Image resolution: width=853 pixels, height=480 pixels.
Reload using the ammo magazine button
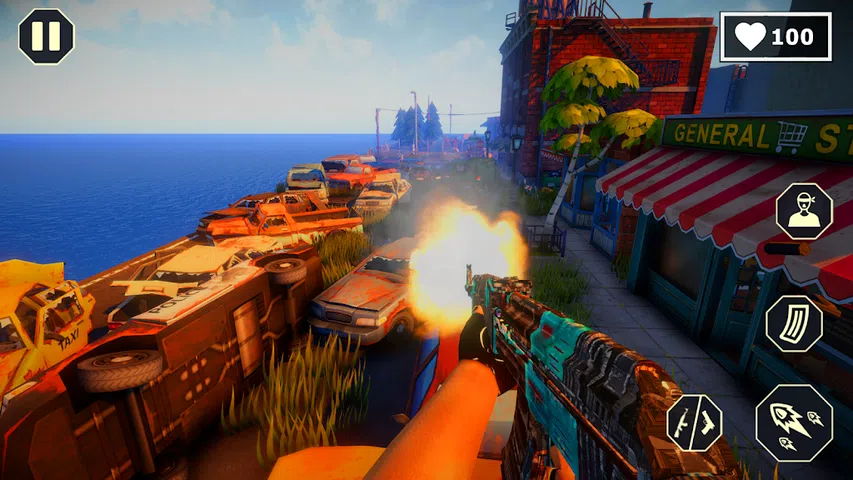794,324
